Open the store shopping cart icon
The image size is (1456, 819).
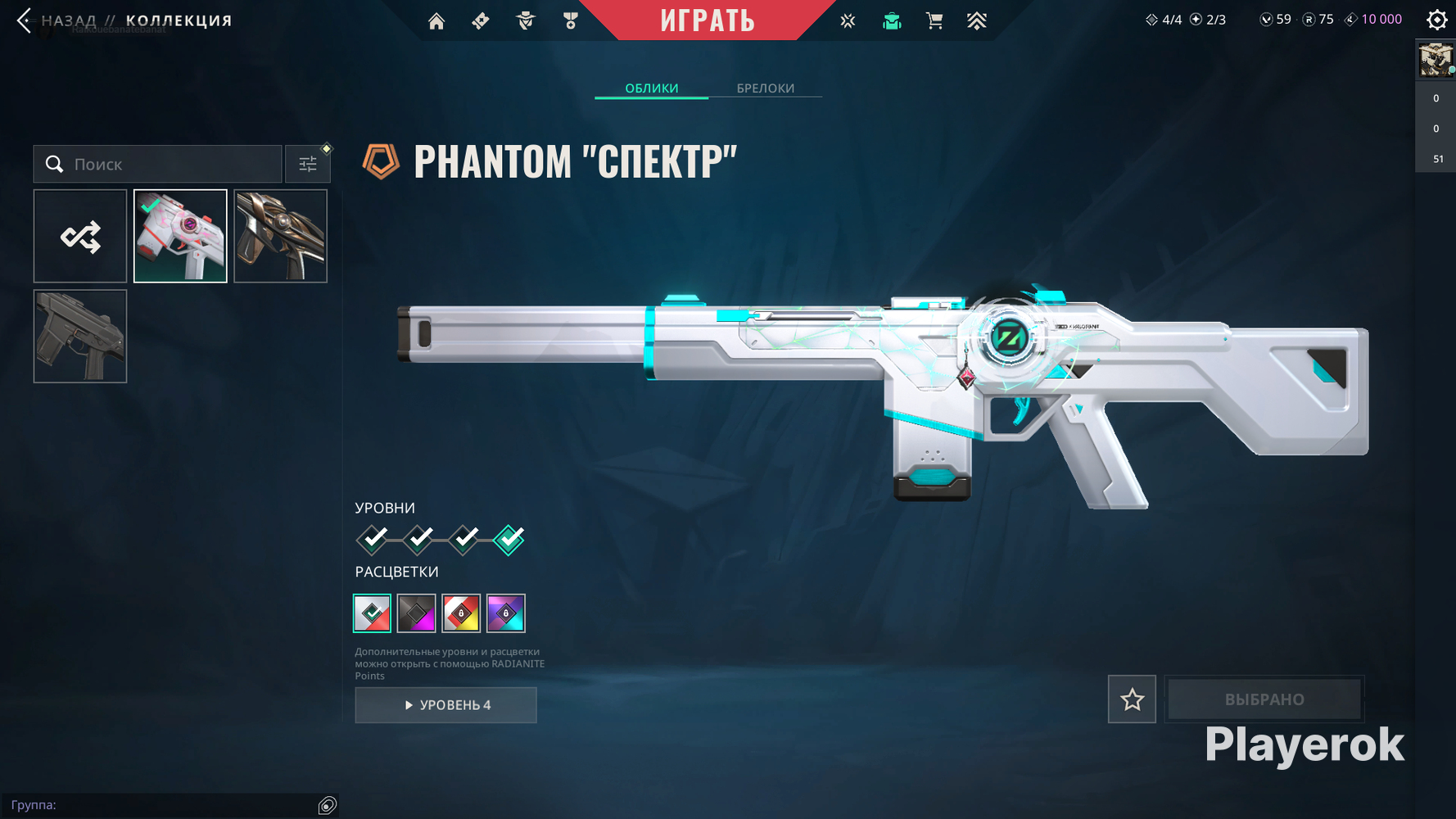click(934, 21)
